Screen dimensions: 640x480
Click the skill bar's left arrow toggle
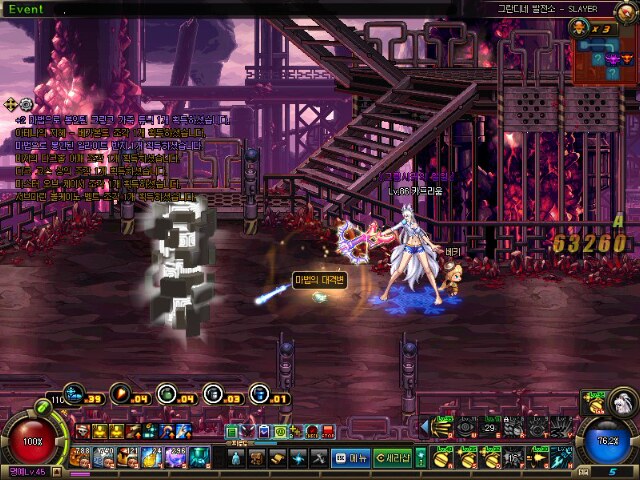[x=425, y=428]
